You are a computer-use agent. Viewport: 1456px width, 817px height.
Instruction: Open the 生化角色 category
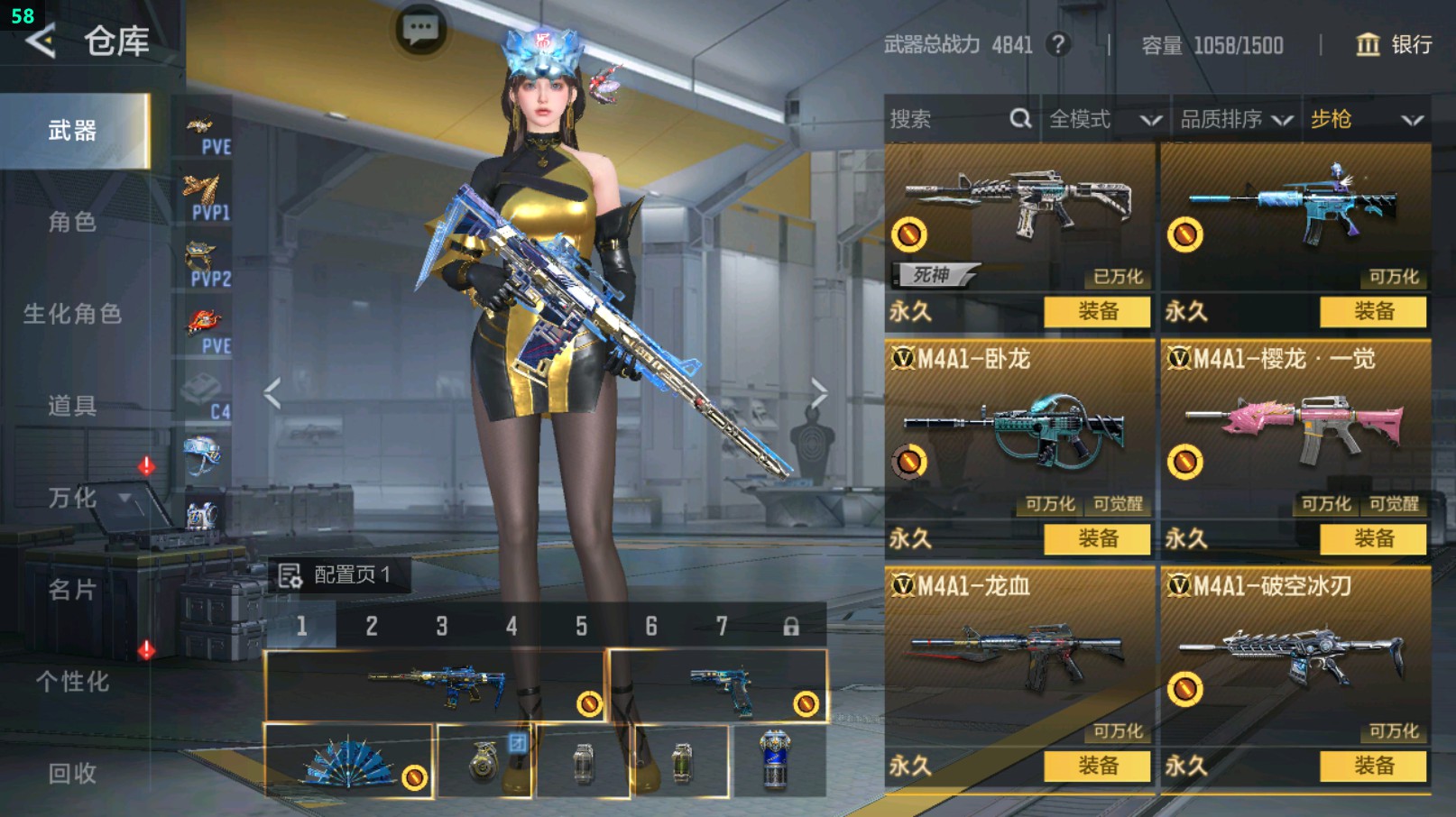72,314
